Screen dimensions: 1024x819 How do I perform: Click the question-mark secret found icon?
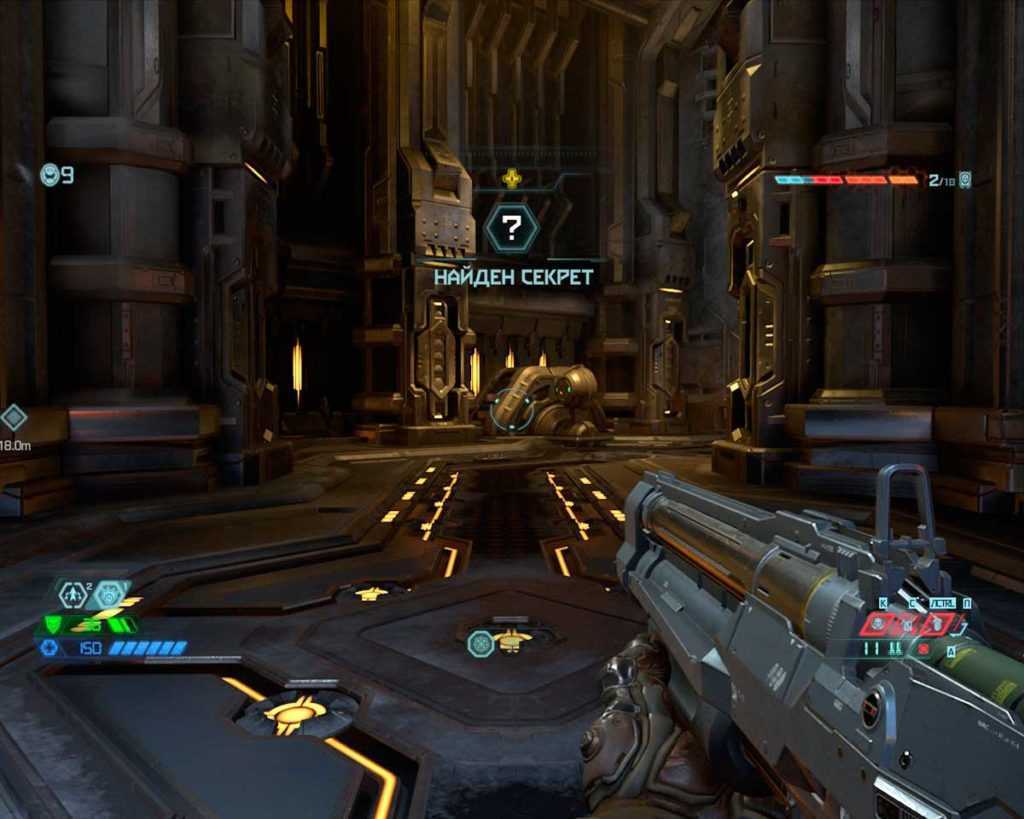point(511,229)
